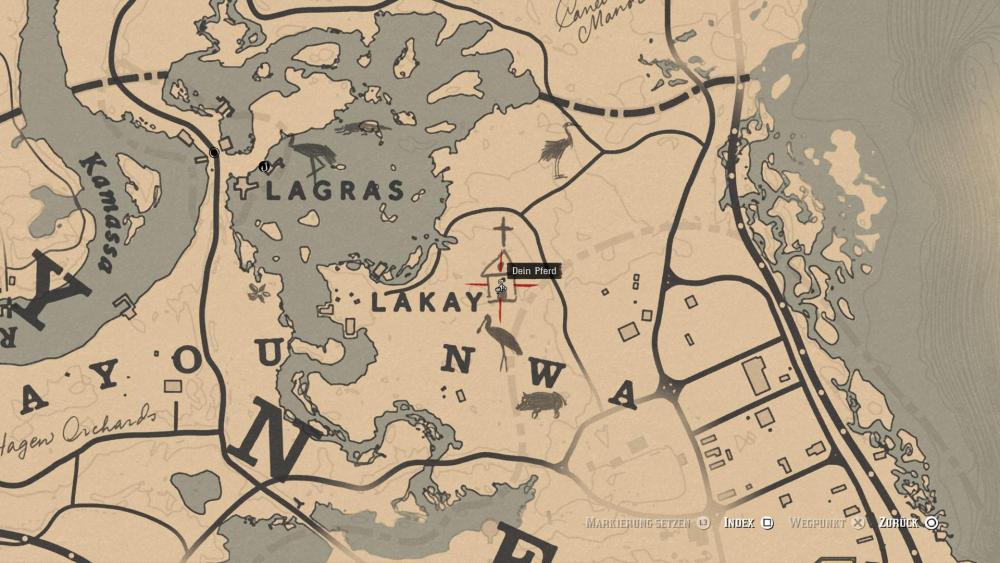Choose the alligator icon in the swamp
1000x563 pixels.
tap(361, 127)
